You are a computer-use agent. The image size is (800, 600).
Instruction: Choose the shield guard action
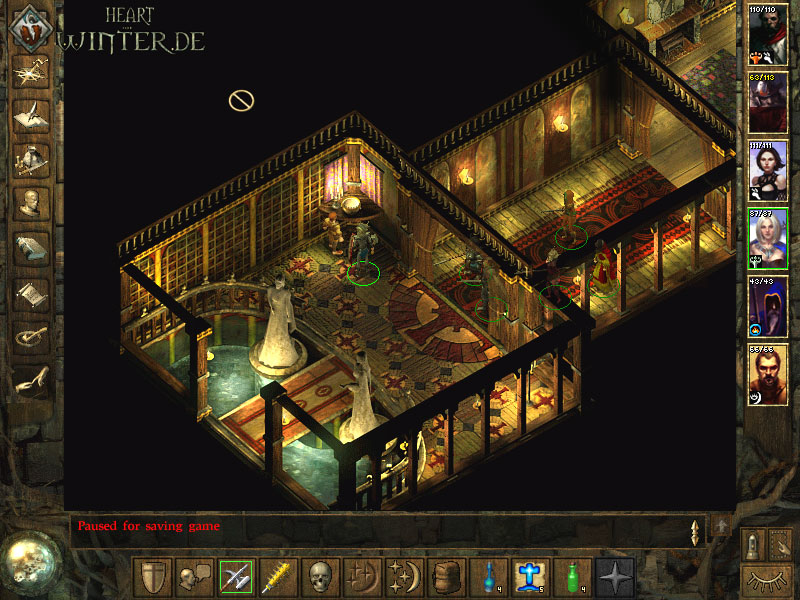[x=153, y=577]
